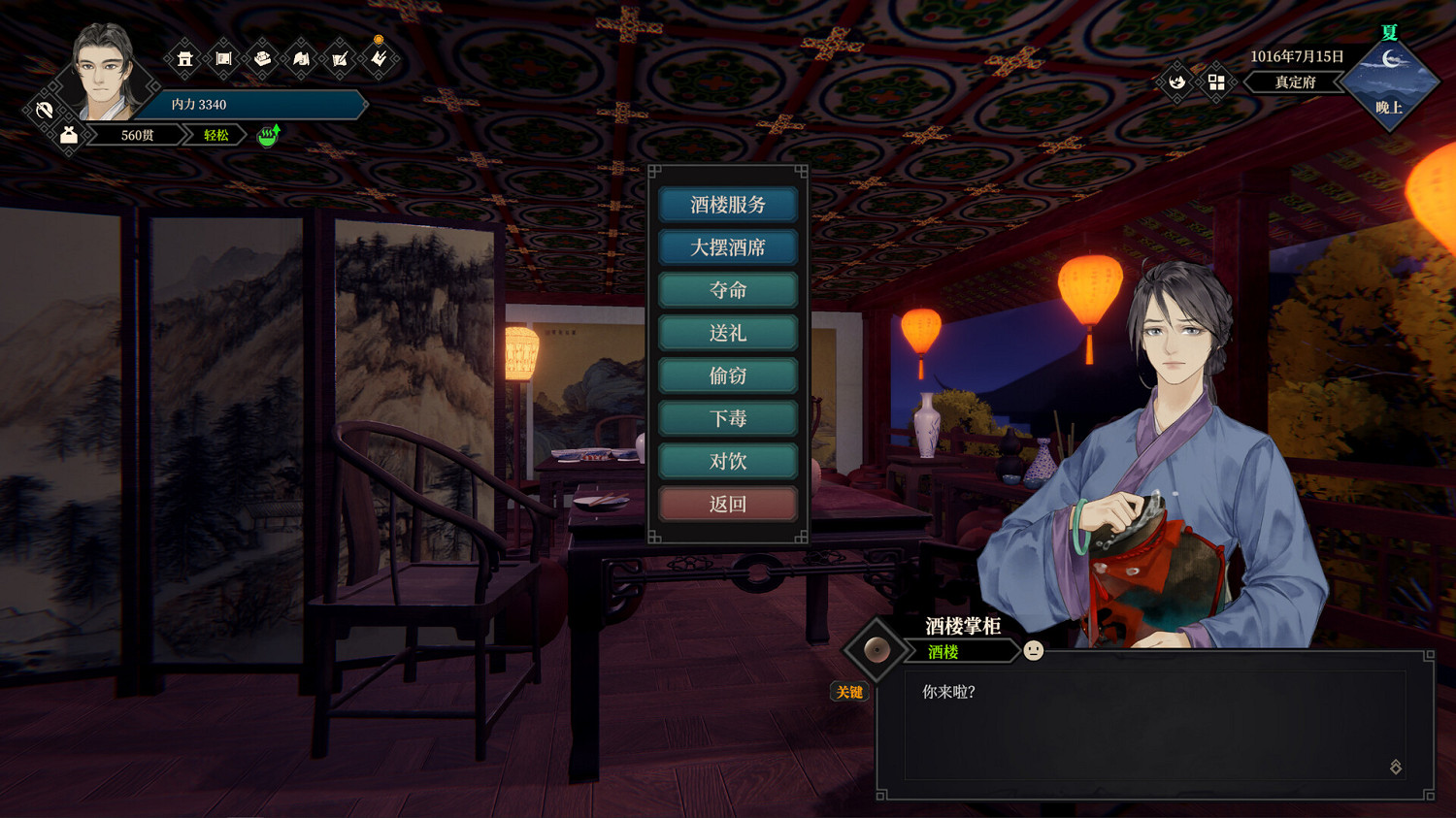Image resolution: width=1456 pixels, height=818 pixels.
Task: Click the 酒楼服务 button
Action: (728, 205)
